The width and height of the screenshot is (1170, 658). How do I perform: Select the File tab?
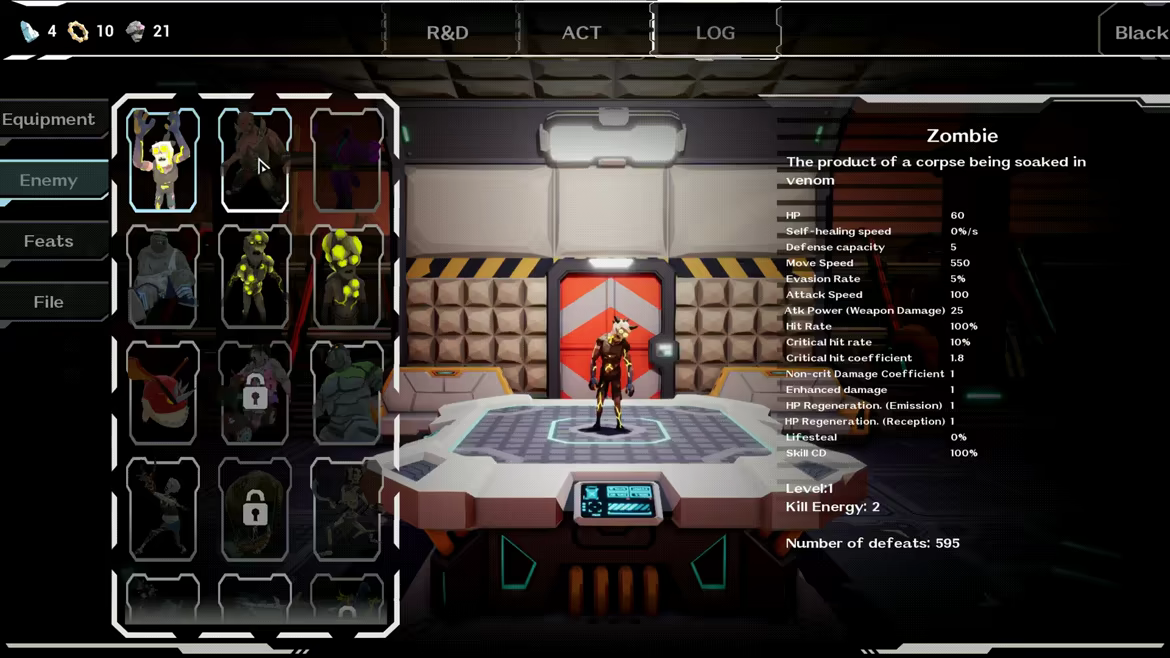49,302
